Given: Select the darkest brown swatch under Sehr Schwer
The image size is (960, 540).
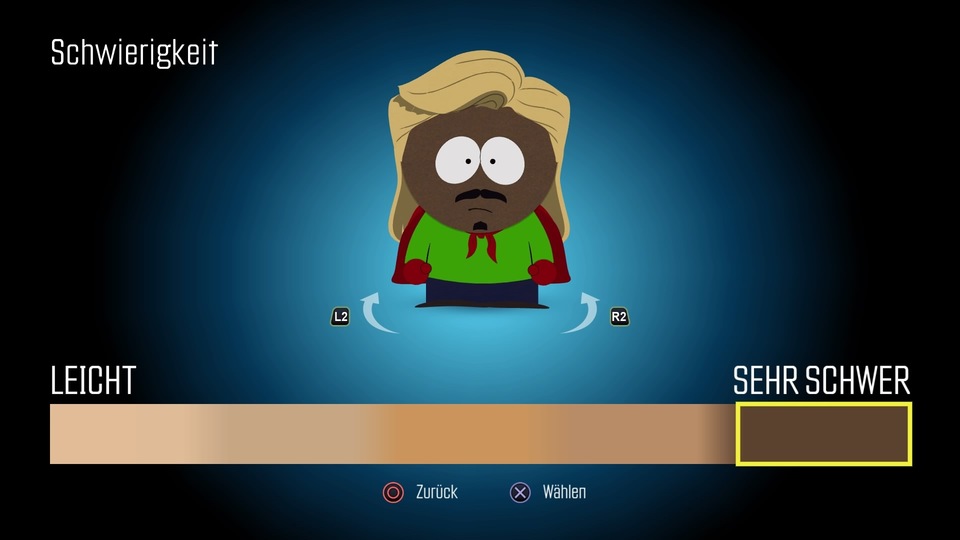Looking at the screenshot, I should [x=823, y=434].
